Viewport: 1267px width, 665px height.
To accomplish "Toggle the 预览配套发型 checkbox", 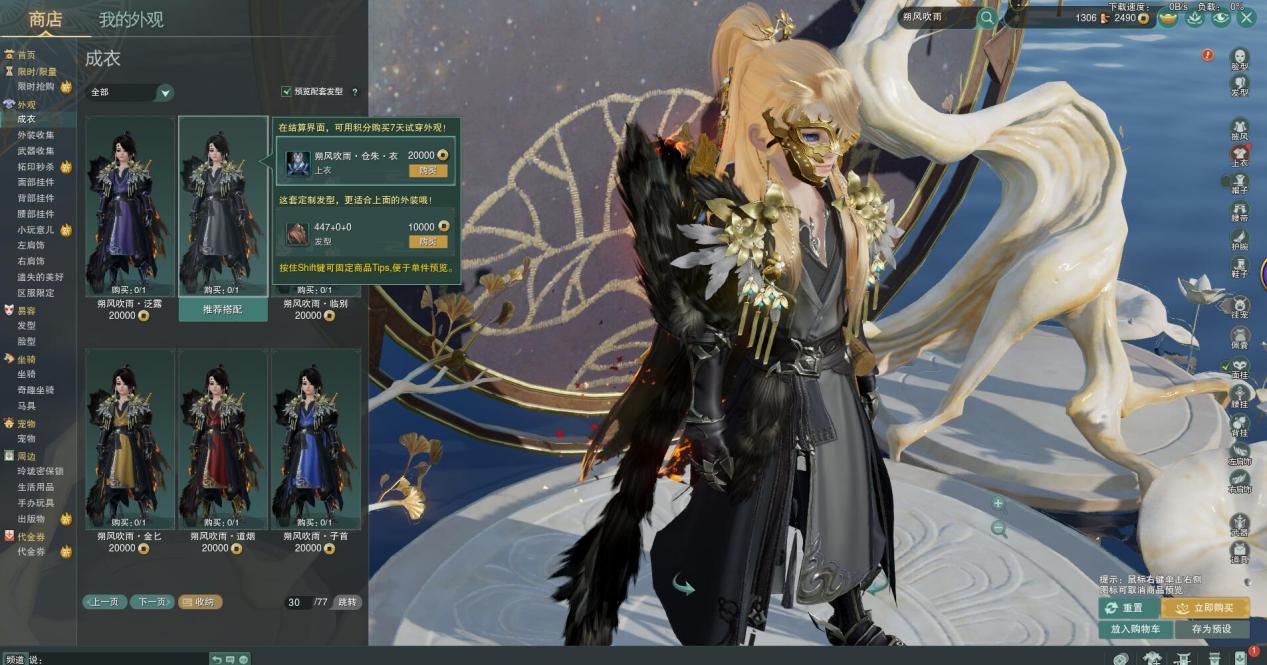I will 287,92.
